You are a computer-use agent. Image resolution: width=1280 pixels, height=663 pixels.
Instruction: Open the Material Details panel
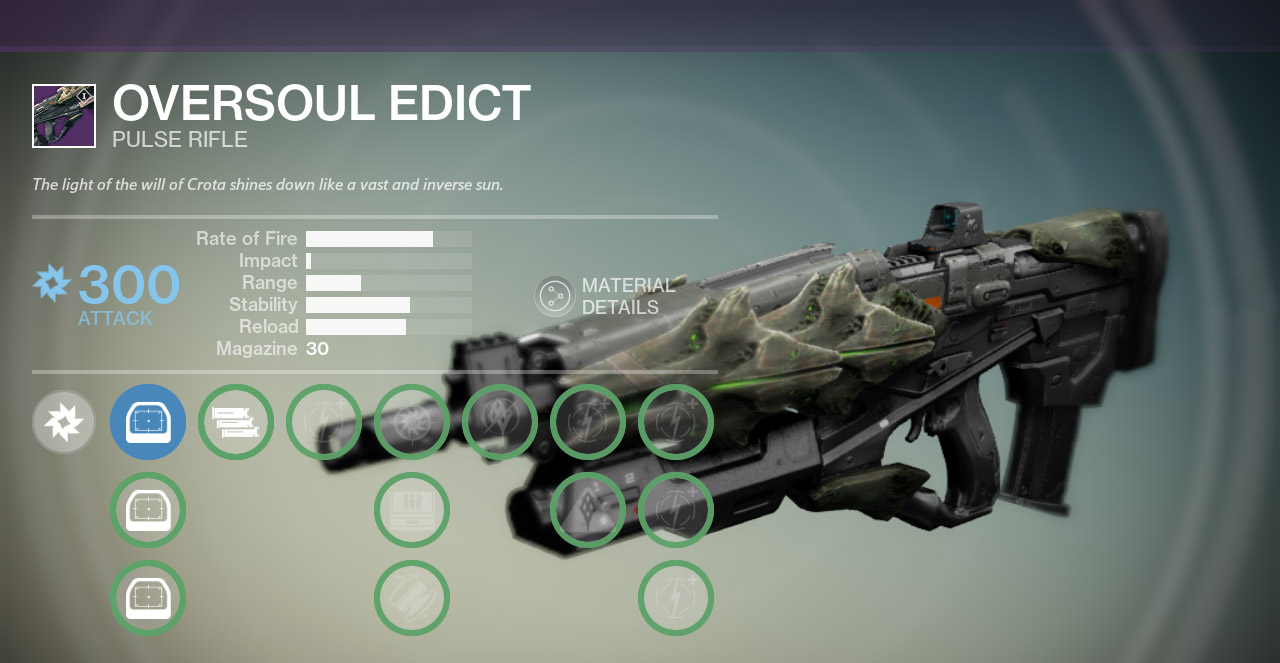555,296
